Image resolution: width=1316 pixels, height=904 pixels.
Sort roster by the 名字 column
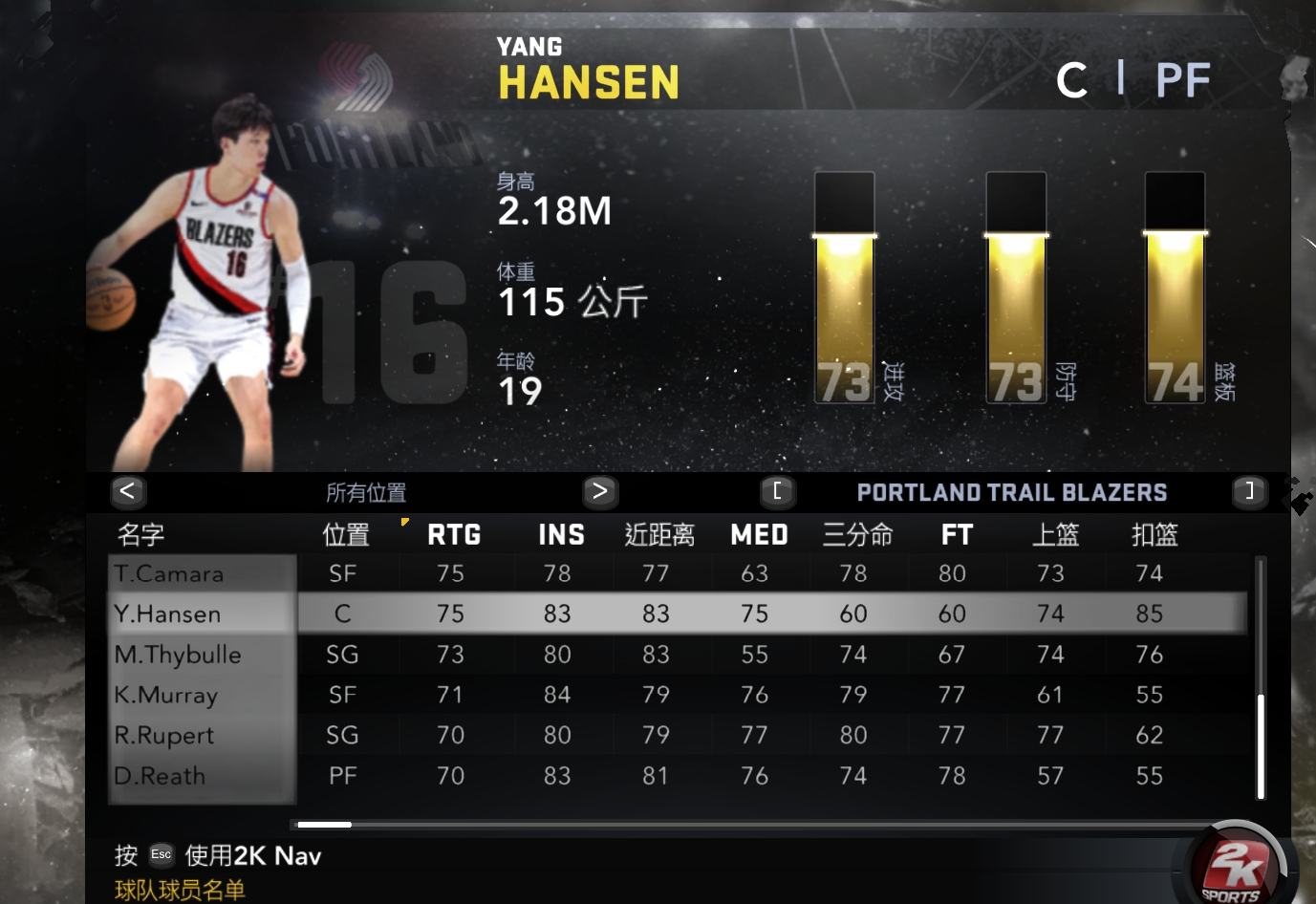140,535
